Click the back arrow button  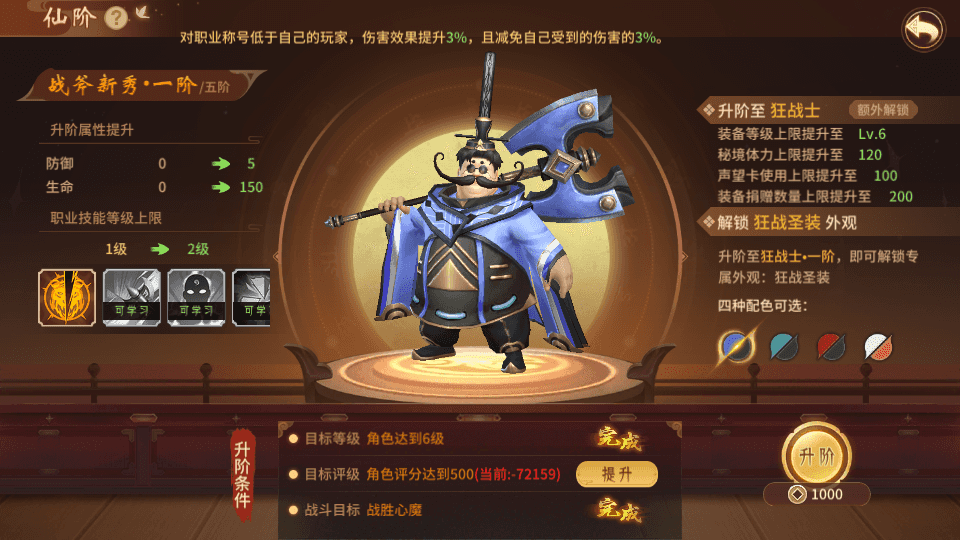[x=923, y=30]
